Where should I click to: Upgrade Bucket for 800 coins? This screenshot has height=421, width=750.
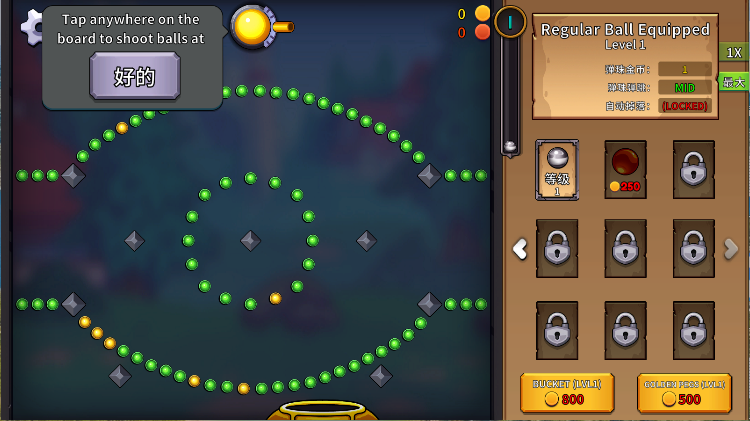pyautogui.click(x=567, y=393)
